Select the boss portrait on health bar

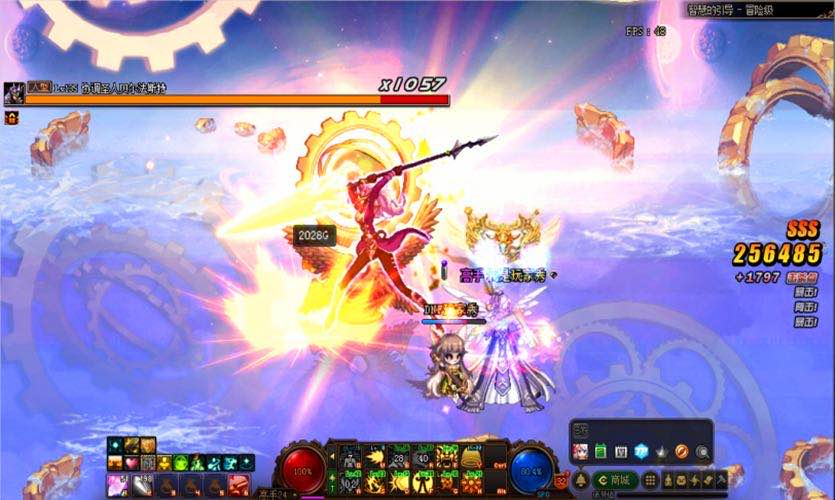[x=14, y=94]
